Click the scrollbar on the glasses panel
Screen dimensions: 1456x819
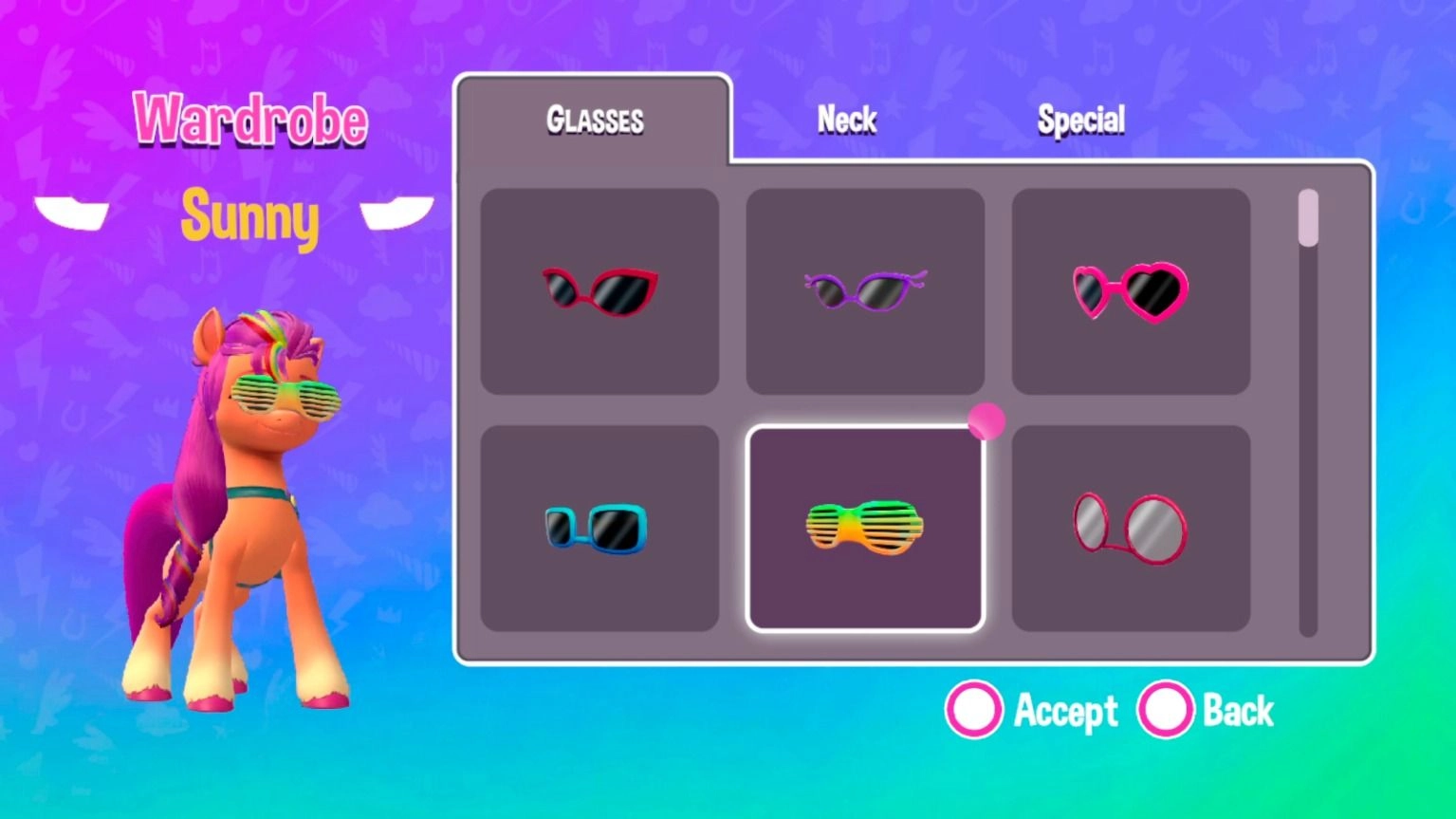pyautogui.click(x=1307, y=218)
